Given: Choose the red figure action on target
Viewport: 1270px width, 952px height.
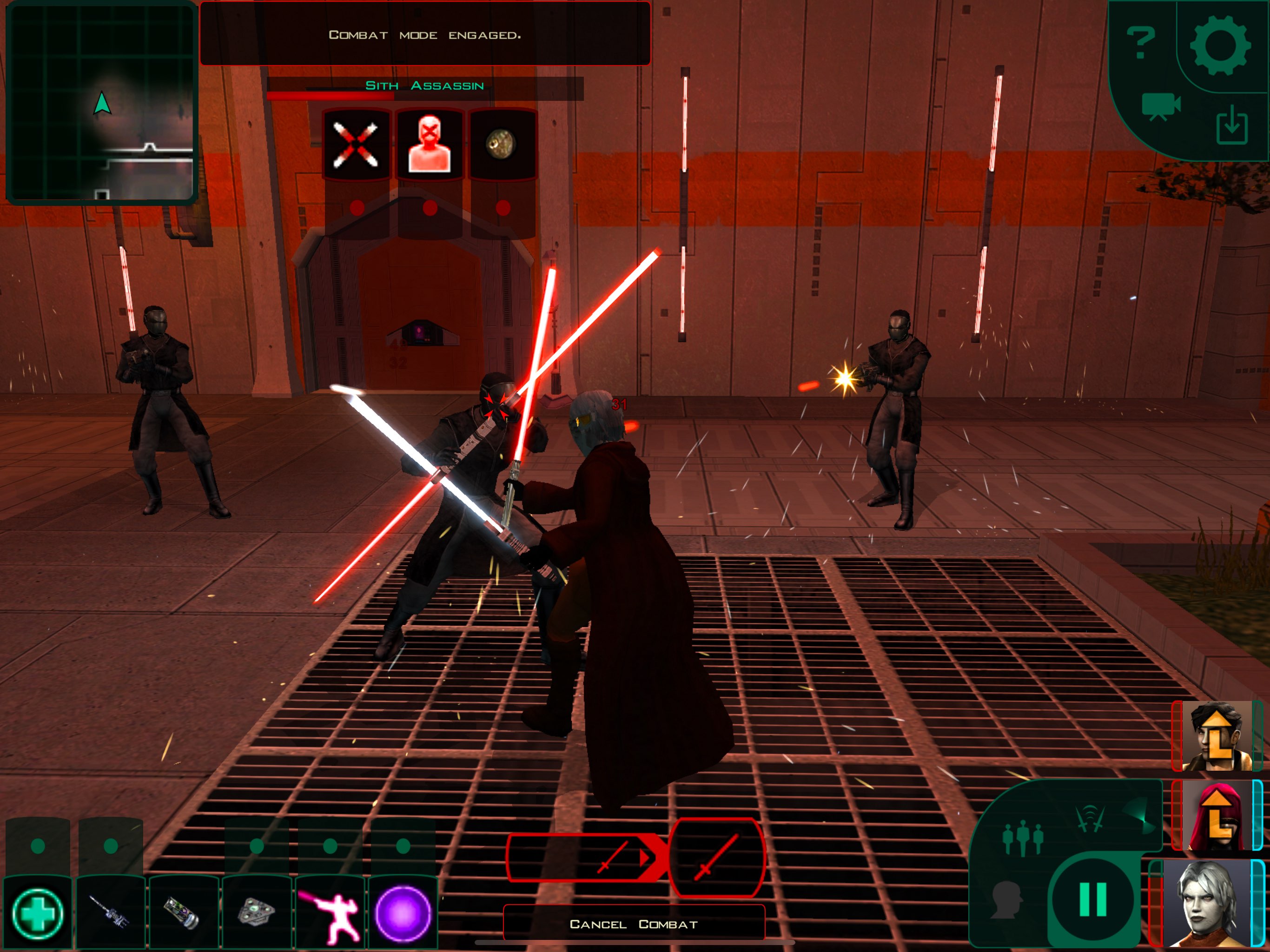Looking at the screenshot, I should point(429,145).
